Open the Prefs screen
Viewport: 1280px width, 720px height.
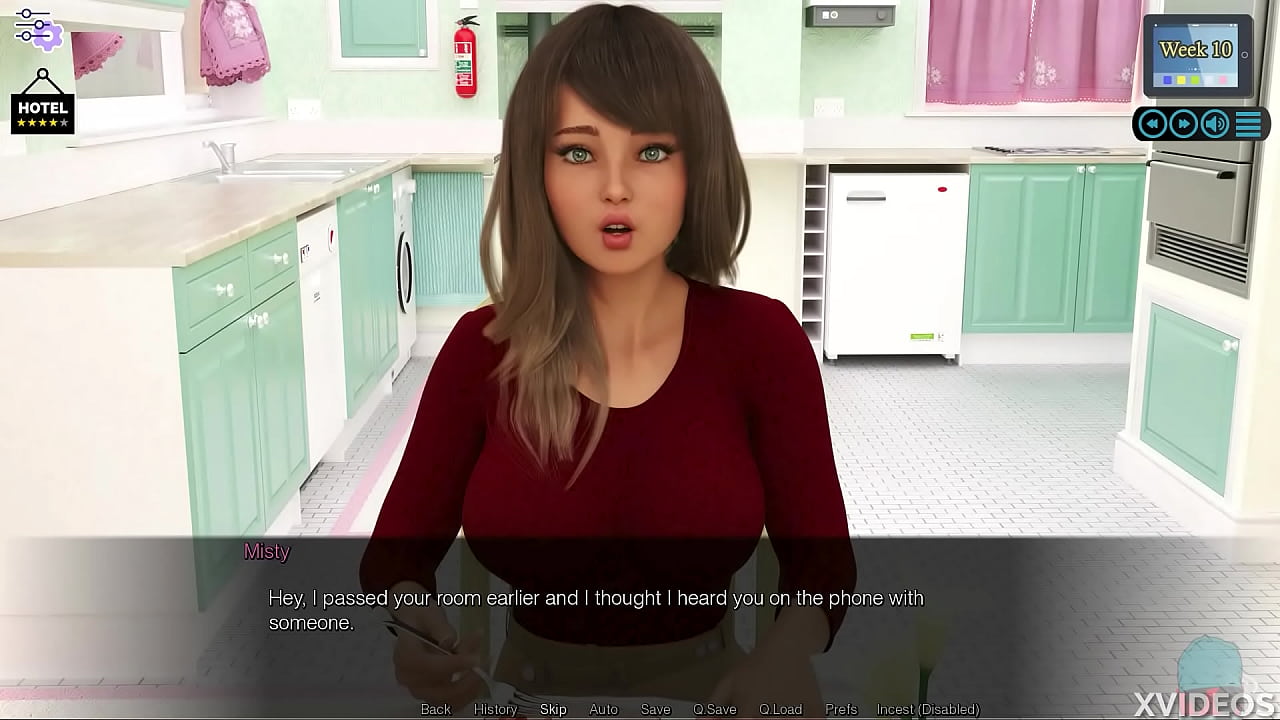(x=840, y=709)
